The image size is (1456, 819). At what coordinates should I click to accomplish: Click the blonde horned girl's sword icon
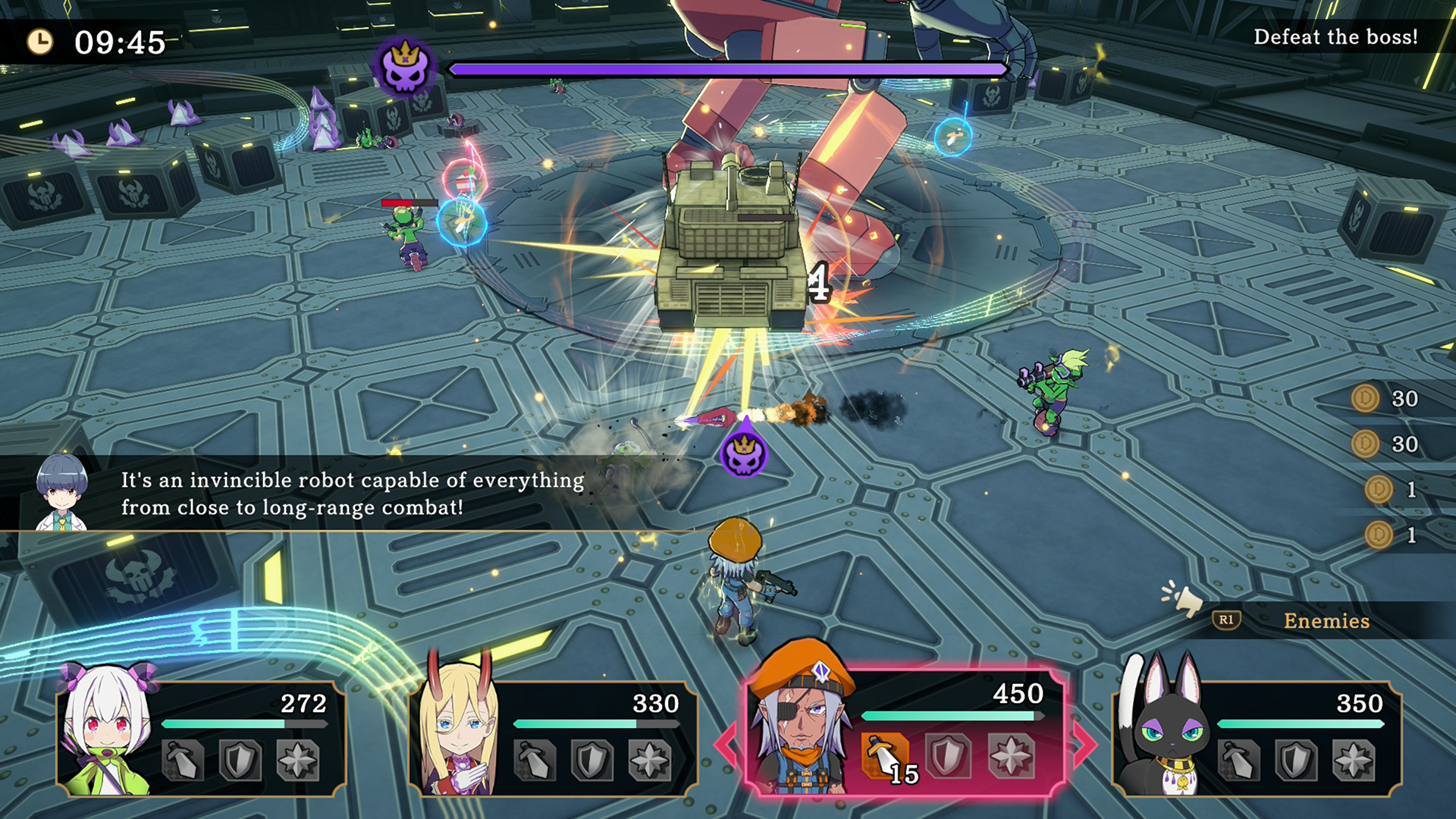click(x=535, y=760)
